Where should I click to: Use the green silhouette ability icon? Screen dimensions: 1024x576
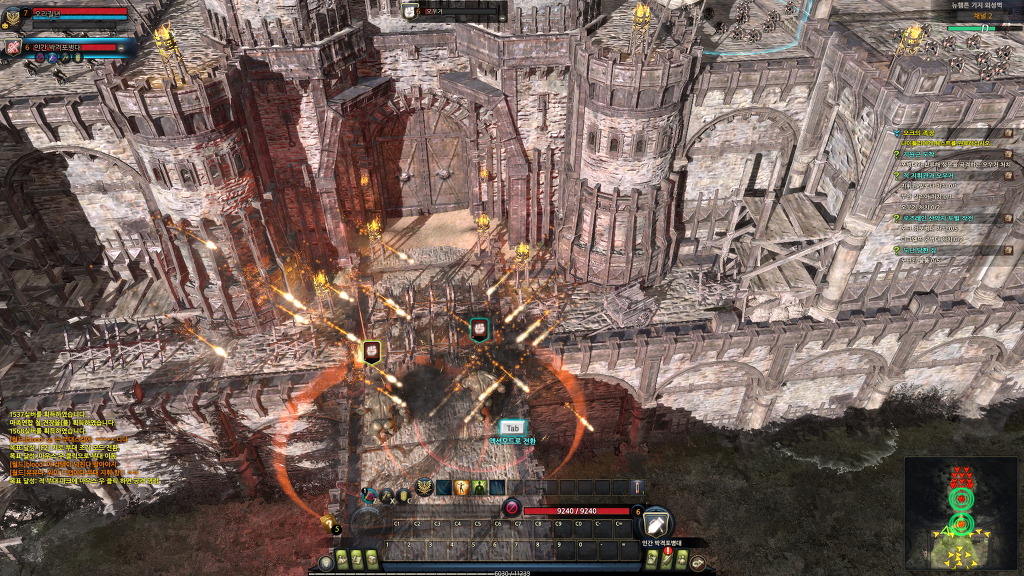480,487
